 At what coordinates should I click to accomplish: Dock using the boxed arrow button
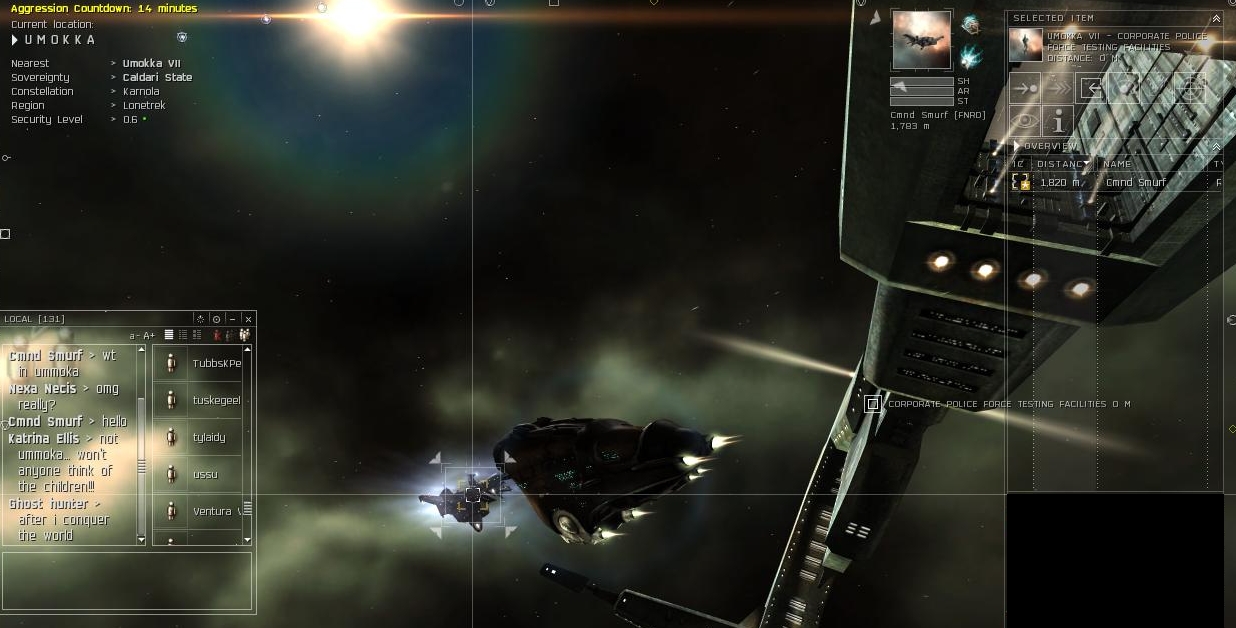click(1092, 88)
